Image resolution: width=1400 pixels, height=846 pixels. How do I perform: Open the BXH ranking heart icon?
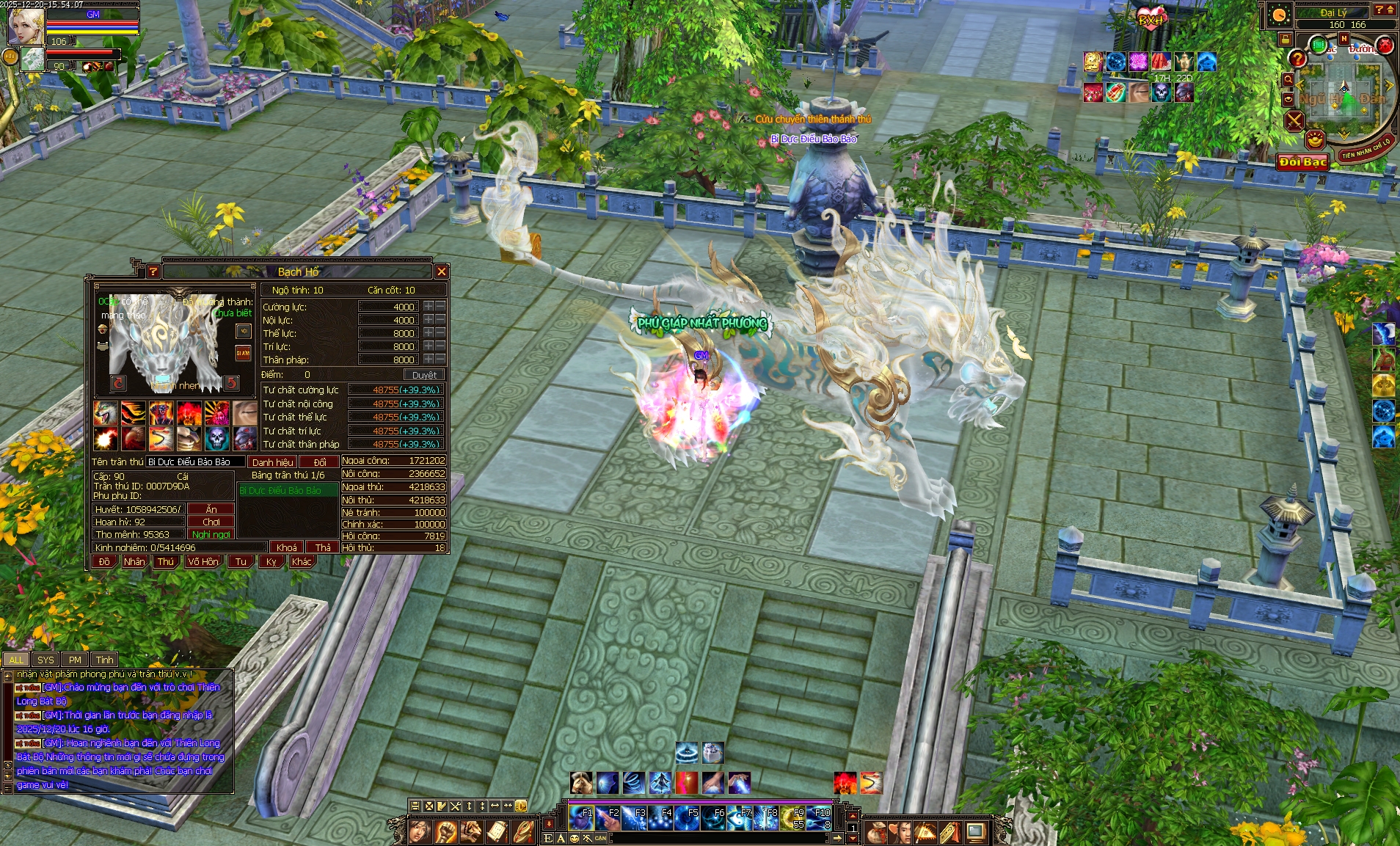[x=1150, y=18]
